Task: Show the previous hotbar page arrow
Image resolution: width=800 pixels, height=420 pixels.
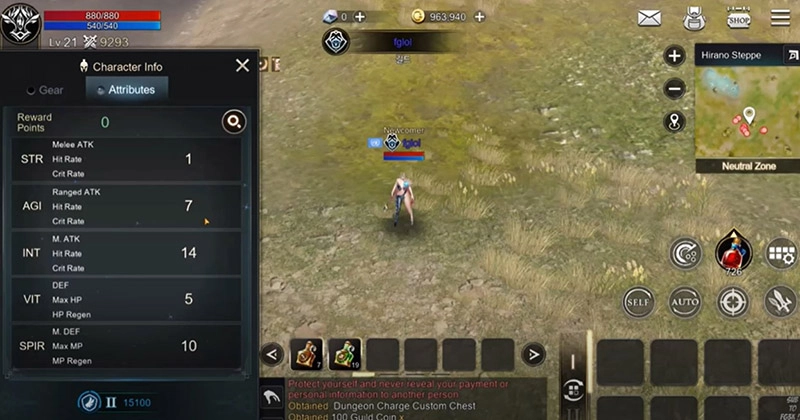Action: (x=271, y=353)
